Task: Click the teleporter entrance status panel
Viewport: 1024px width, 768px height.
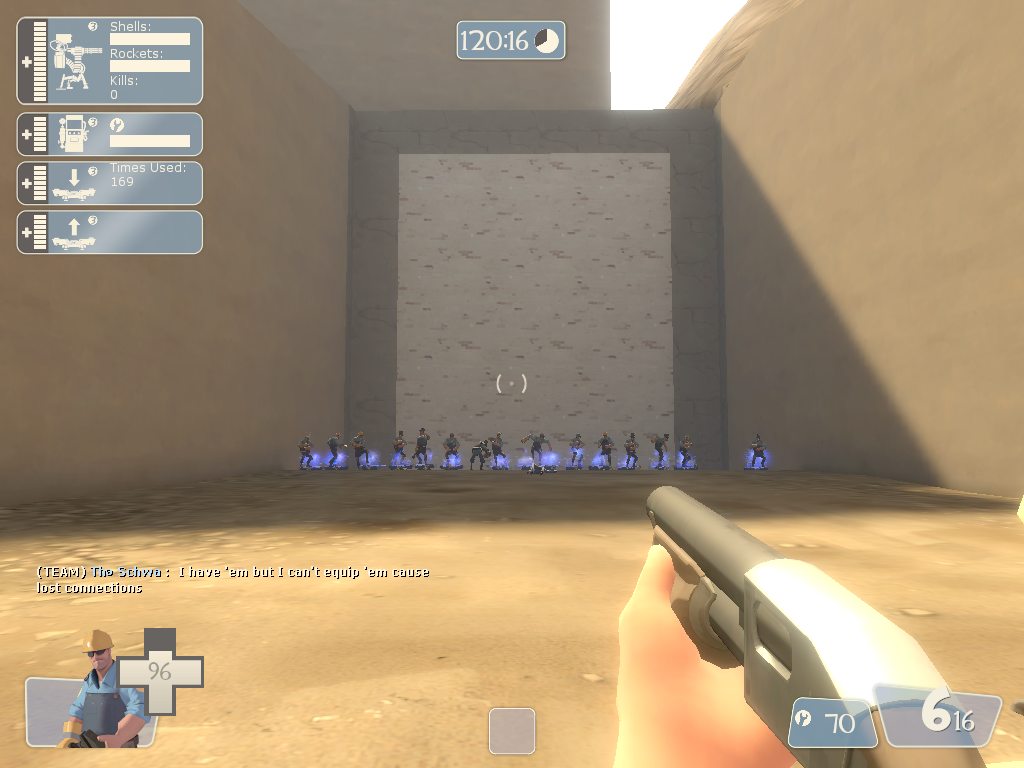Action: [110, 183]
